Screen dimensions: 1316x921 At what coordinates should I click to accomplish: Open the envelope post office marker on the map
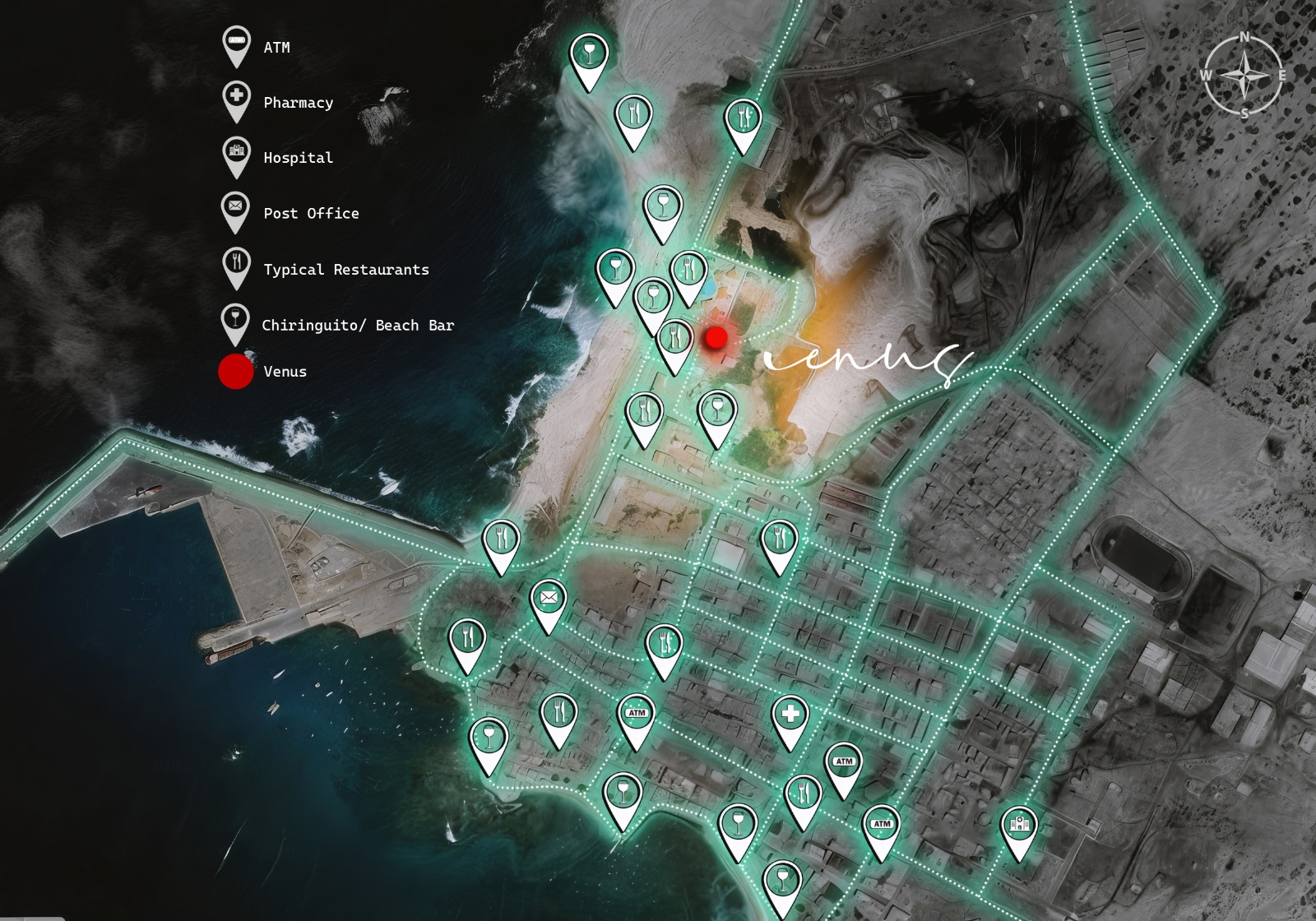tap(549, 598)
